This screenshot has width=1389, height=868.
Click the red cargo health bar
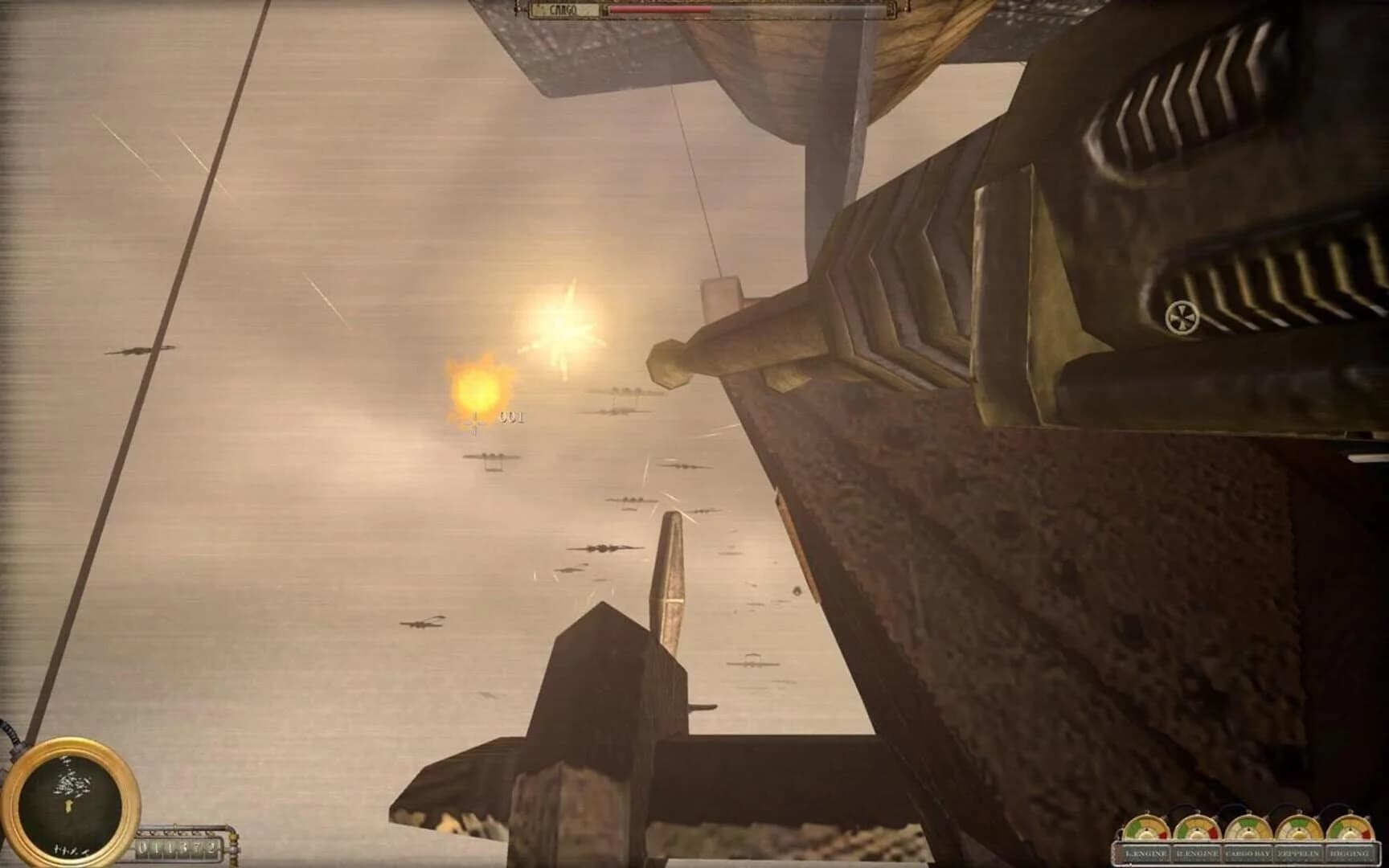(x=659, y=9)
